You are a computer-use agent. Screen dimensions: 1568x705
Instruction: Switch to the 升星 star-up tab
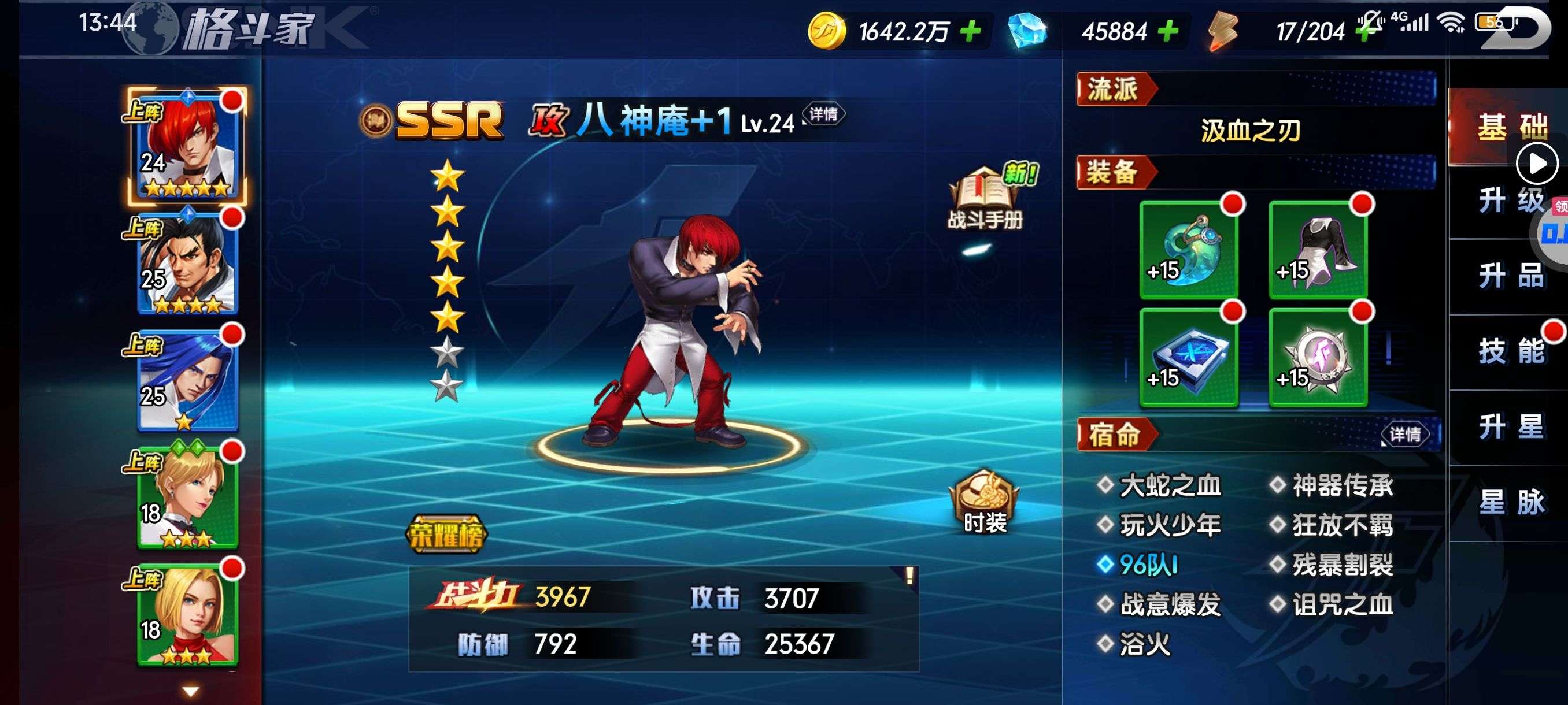tap(1511, 427)
